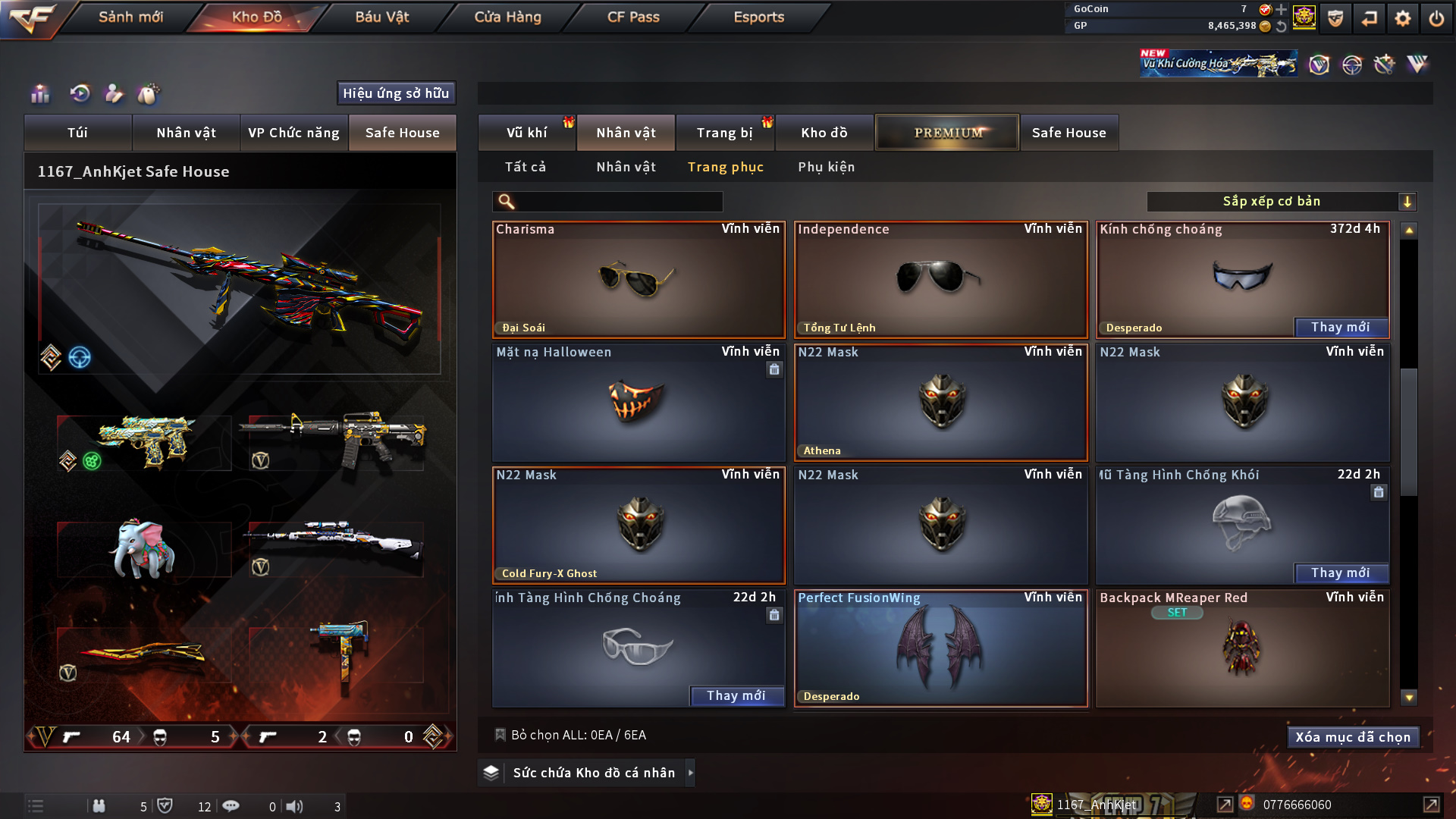Choose the Mặt nạ Halloween mask
The width and height of the screenshot is (1456, 819).
tap(639, 403)
